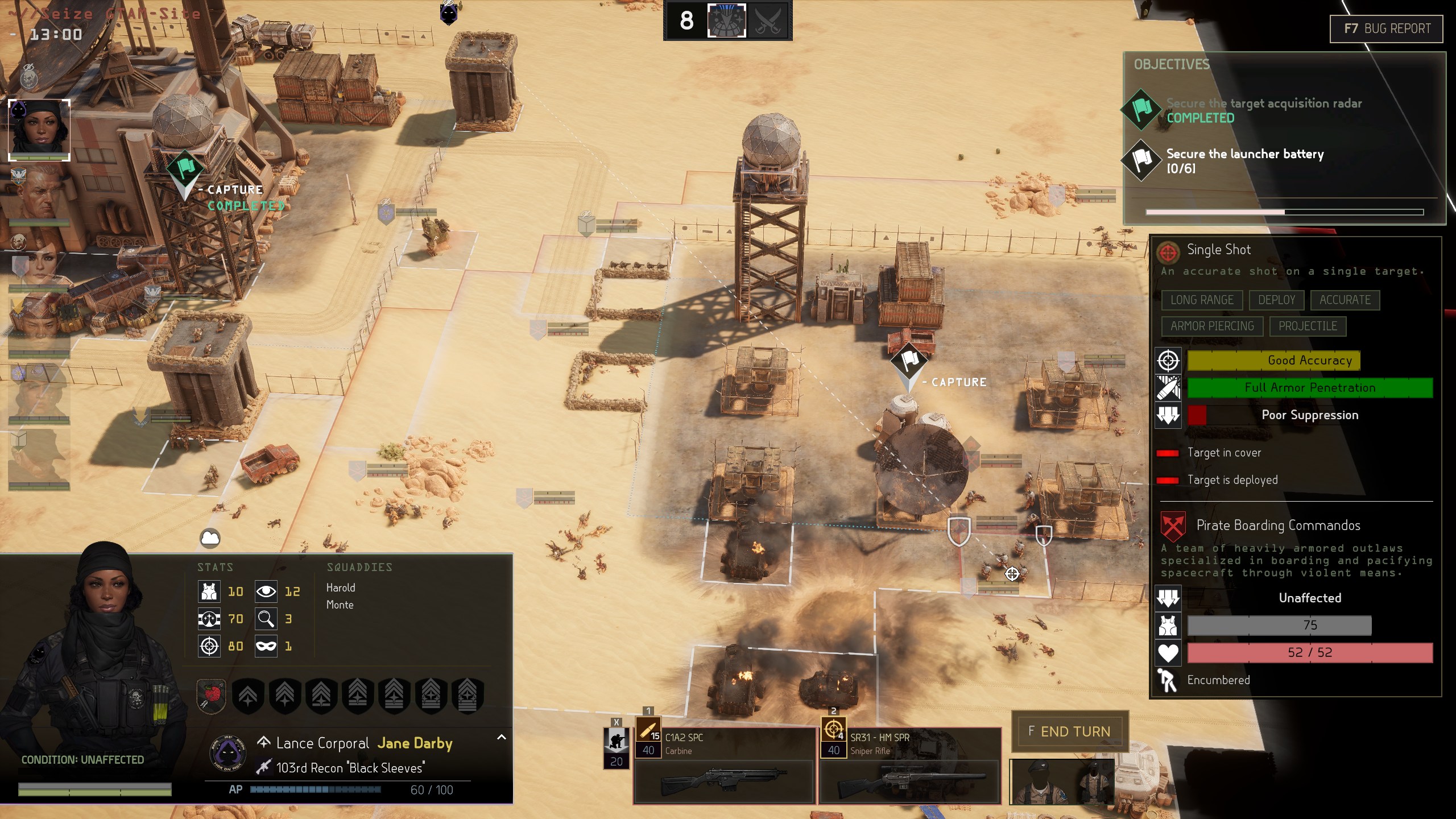Click the white Capture flag marker
Screen dimensions: 1456x819
point(909,360)
